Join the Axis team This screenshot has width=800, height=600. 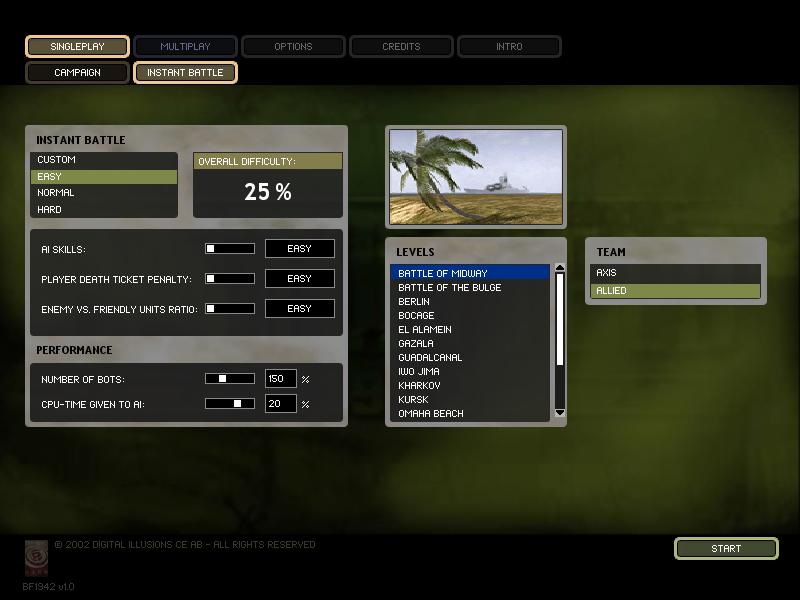[675, 273]
